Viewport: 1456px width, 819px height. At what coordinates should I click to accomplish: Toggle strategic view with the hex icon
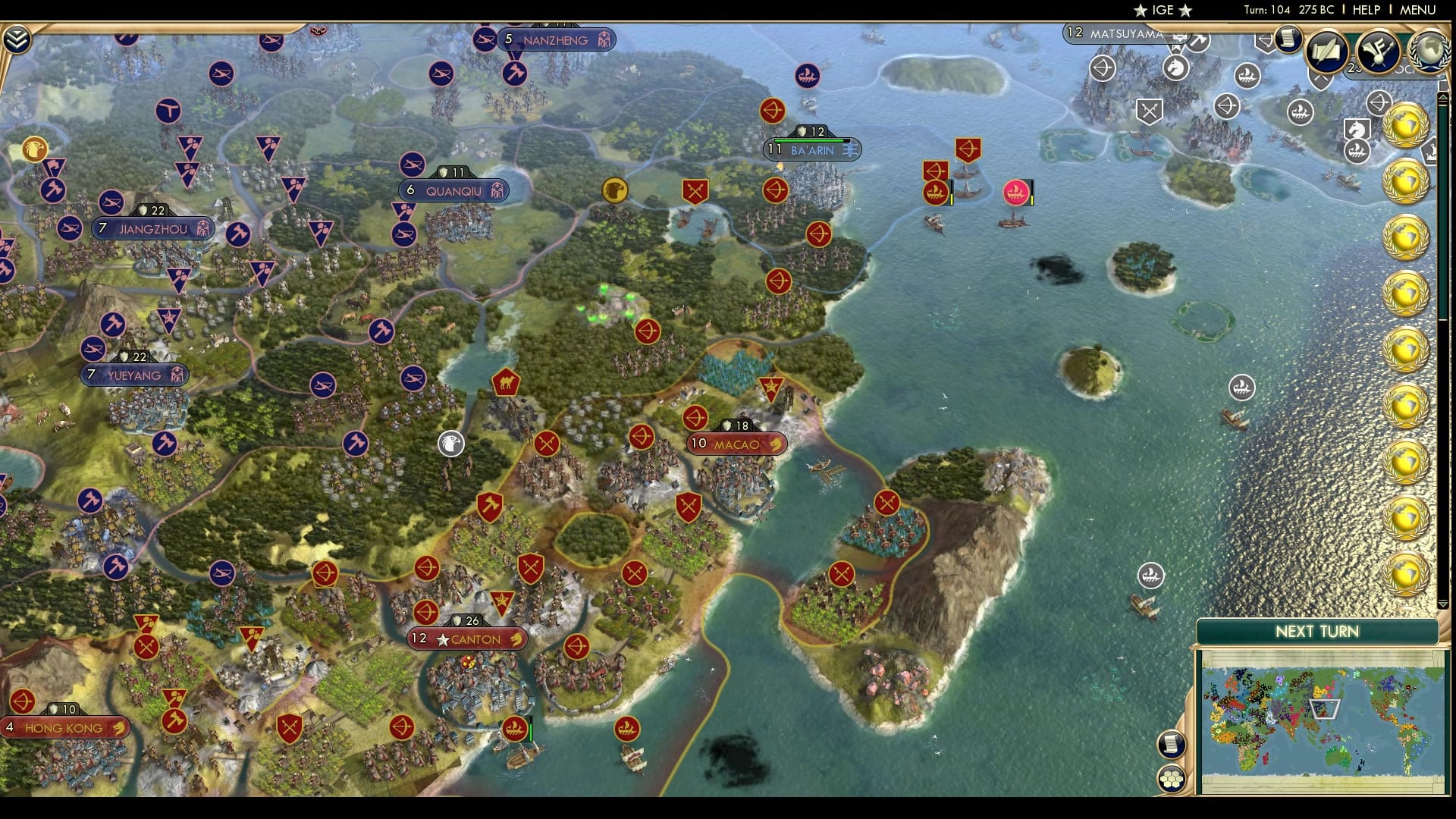point(1172,779)
